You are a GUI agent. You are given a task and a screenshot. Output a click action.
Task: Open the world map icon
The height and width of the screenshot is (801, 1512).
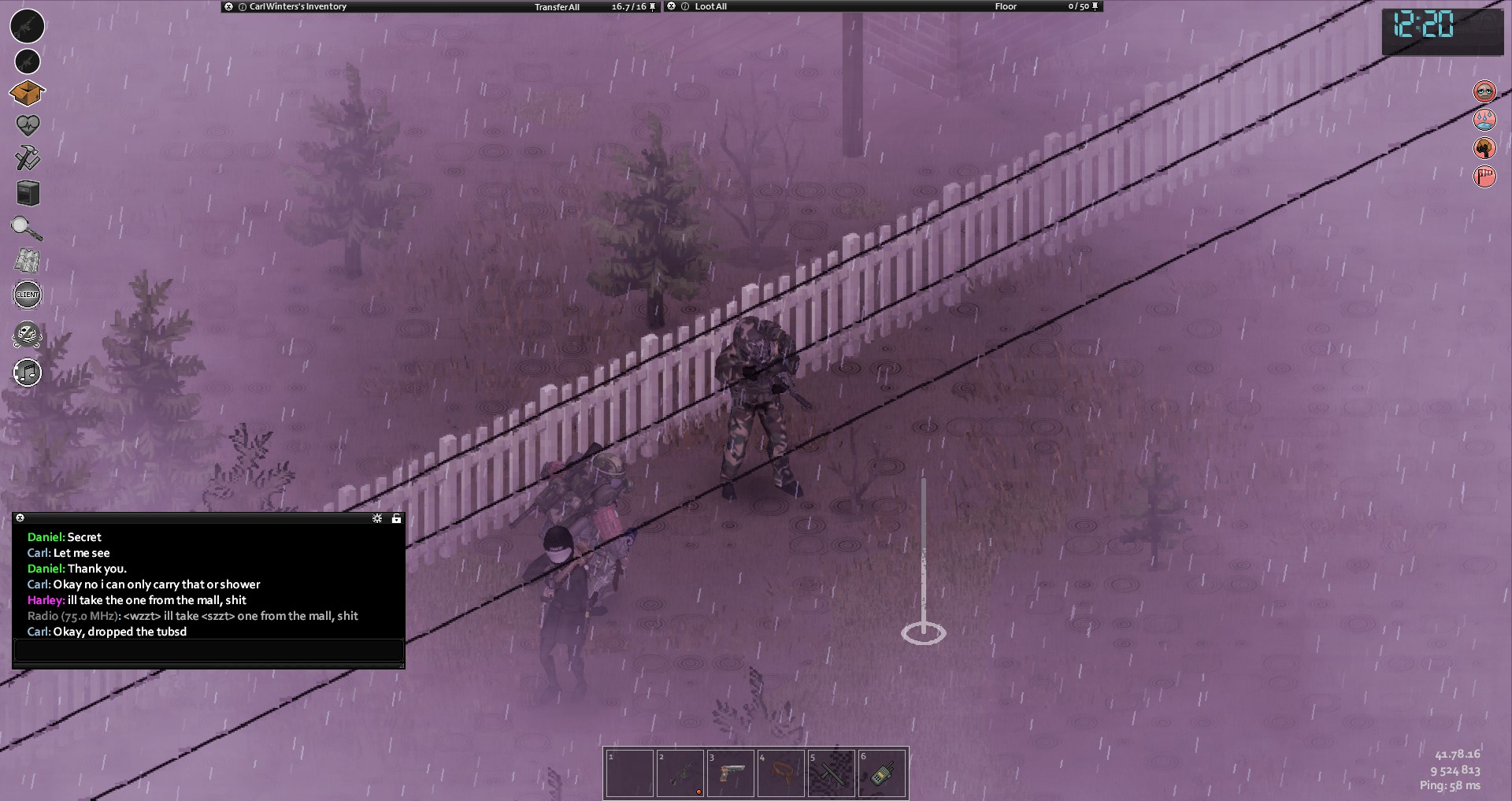point(28,261)
